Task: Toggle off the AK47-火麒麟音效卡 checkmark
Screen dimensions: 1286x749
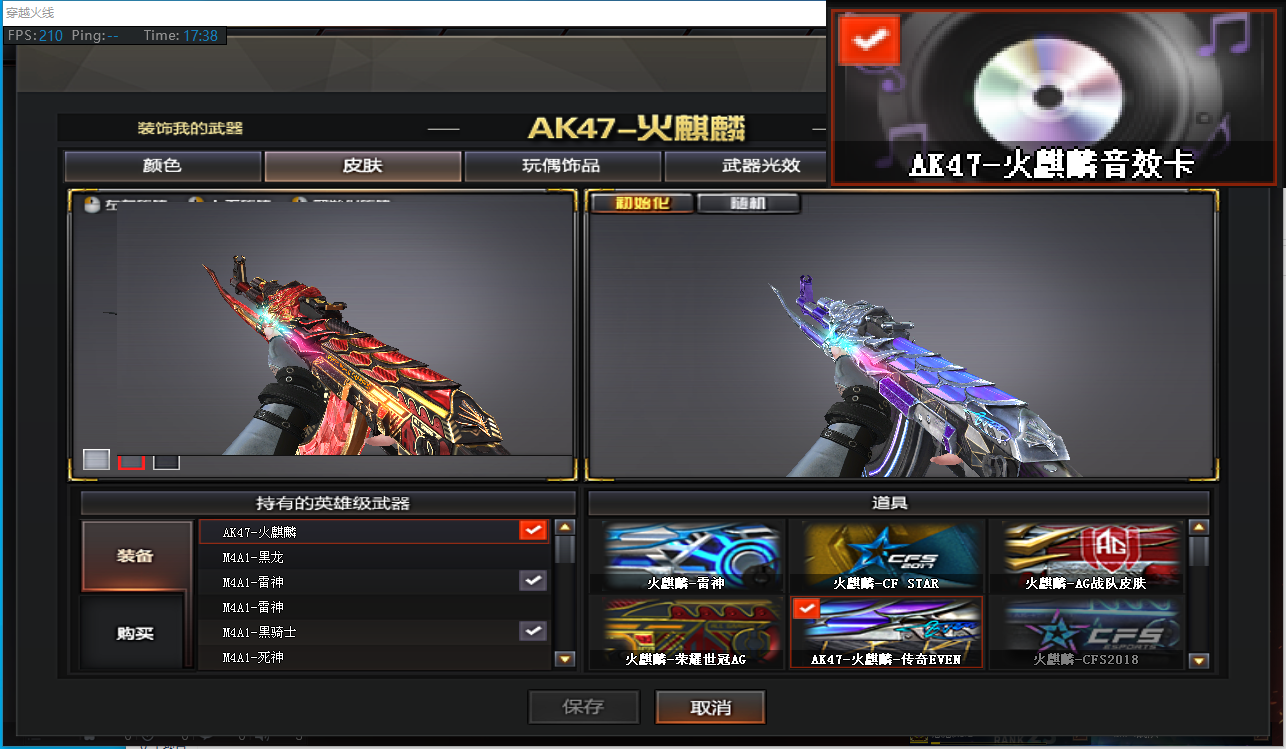Action: [869, 40]
